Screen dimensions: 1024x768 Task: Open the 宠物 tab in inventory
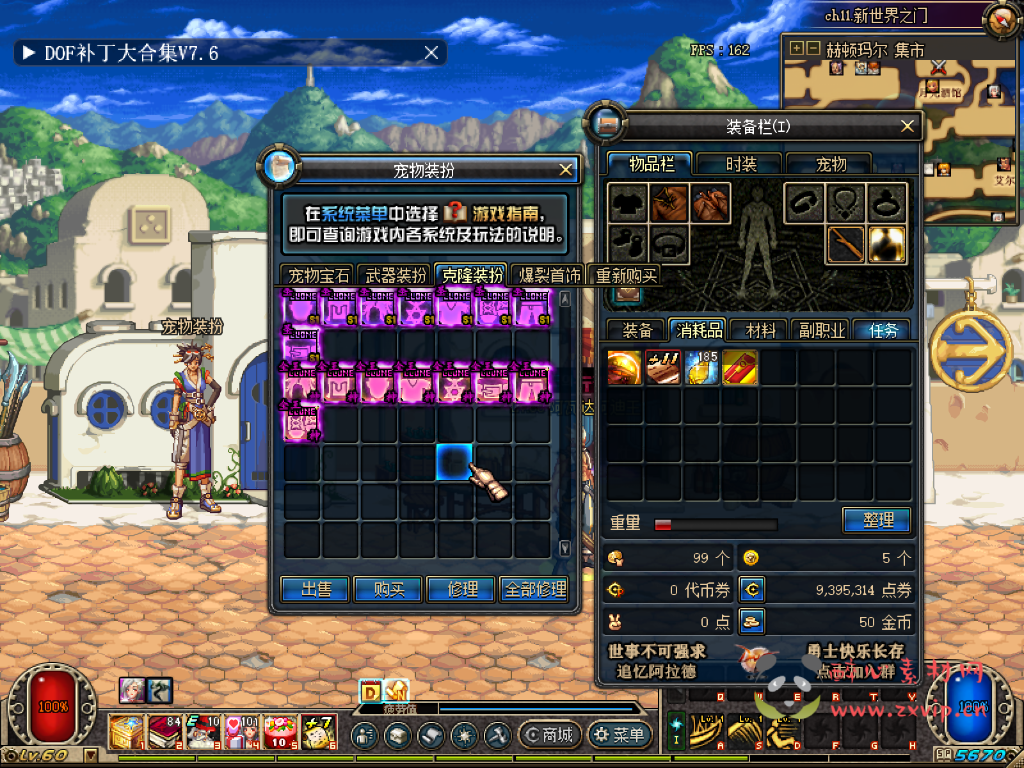[831, 164]
